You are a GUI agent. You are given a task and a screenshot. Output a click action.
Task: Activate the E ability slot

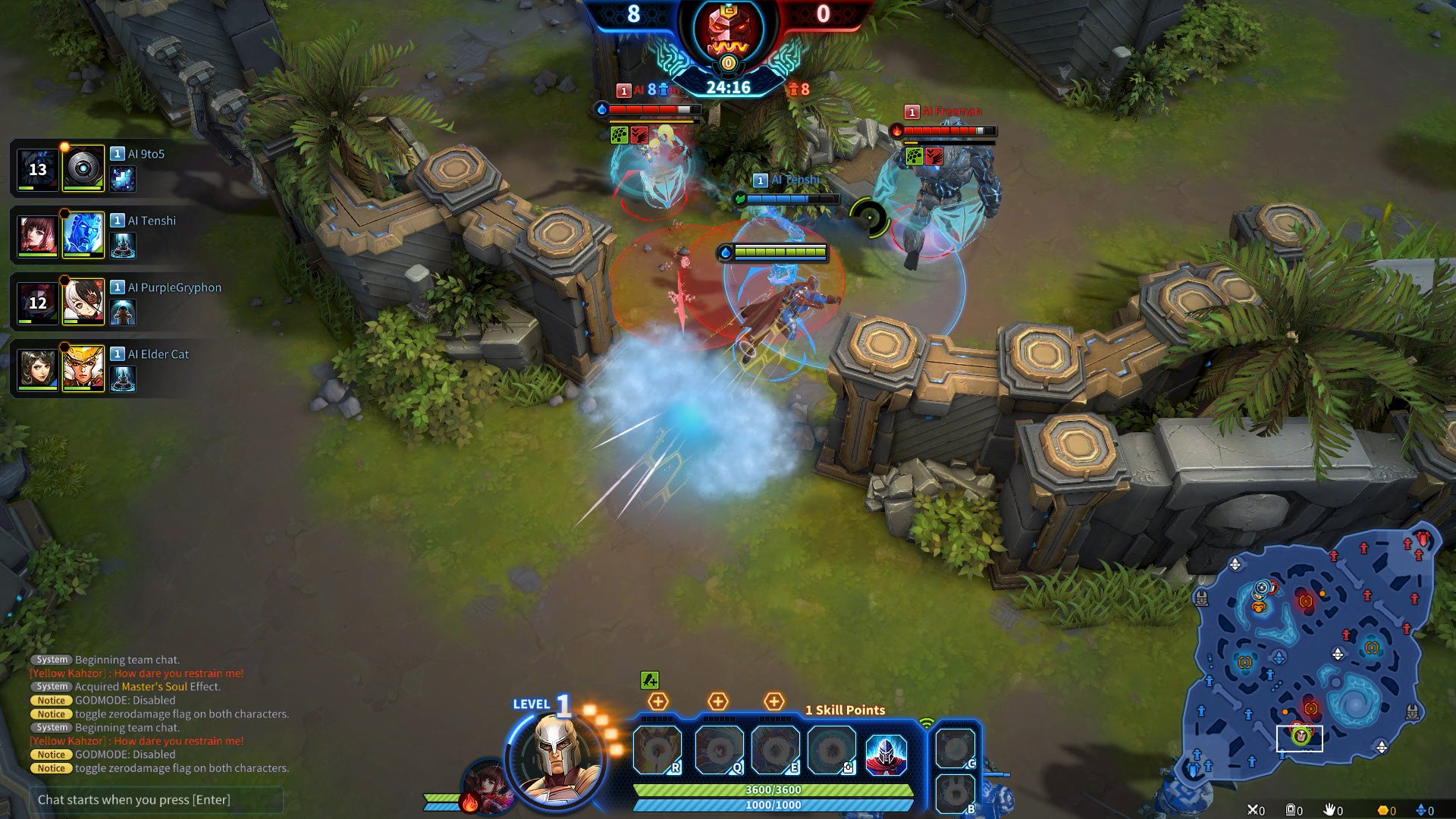coord(775,750)
